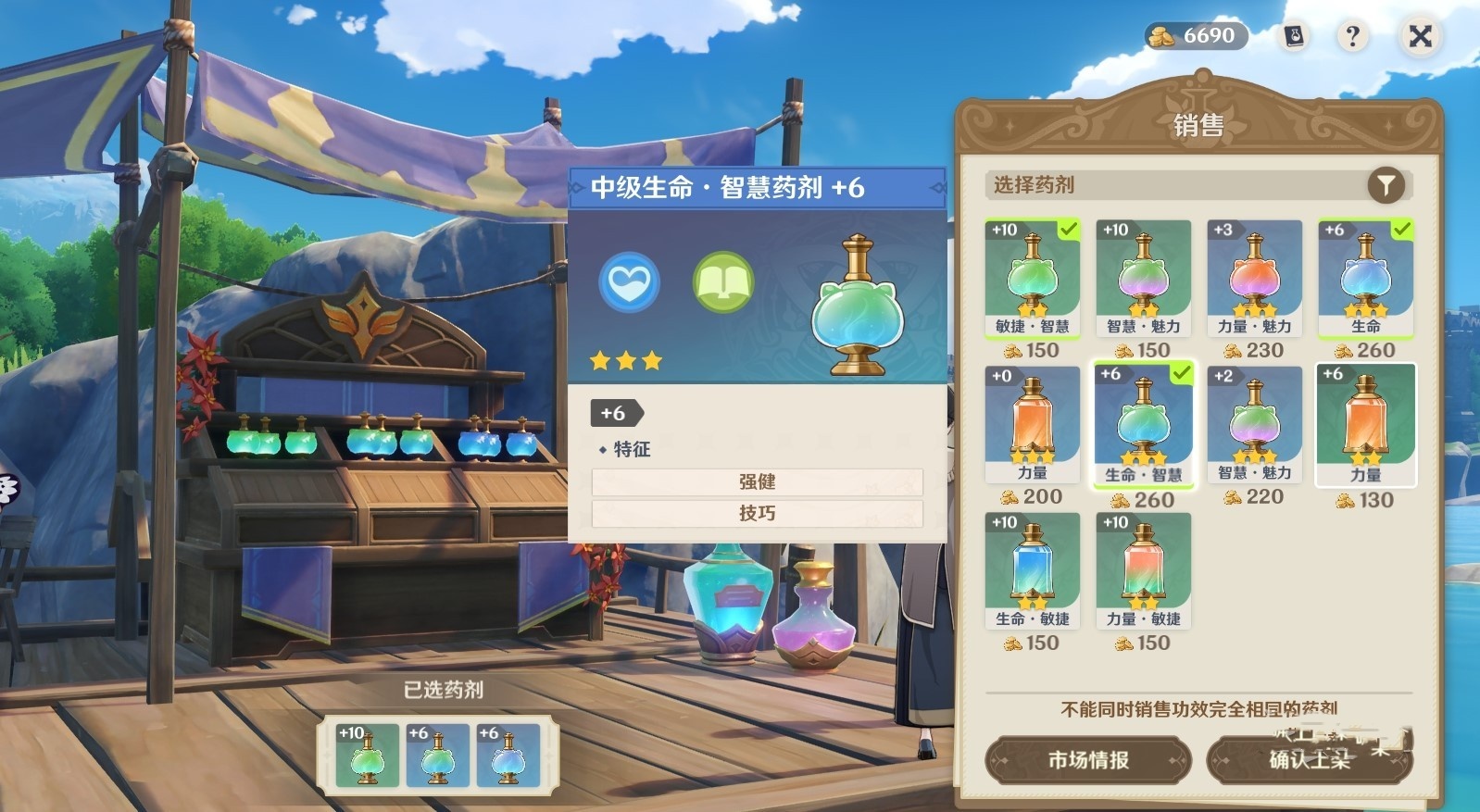Screen dimensions: 1480x812
Task: Toggle off the 生命·智慧 +6 selection
Action: pyautogui.click(x=1143, y=424)
